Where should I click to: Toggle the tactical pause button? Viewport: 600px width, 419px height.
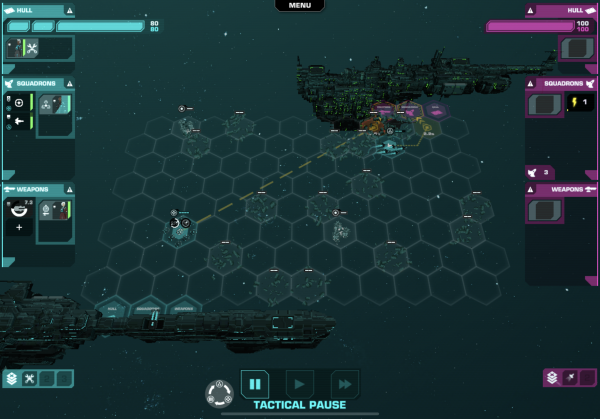[x=254, y=383]
